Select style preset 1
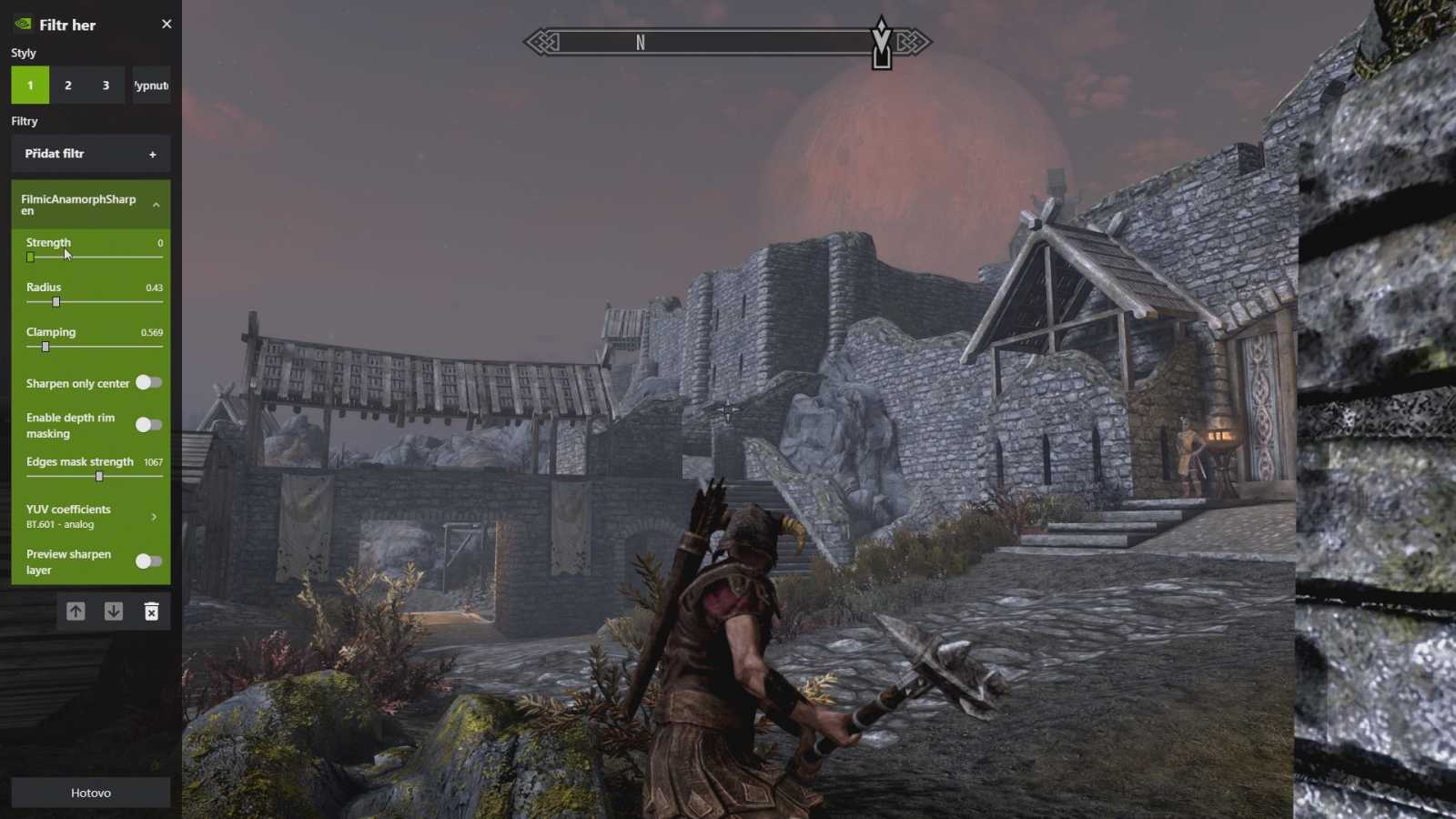Screen dimensions: 1456x819 pyautogui.click(x=30, y=86)
